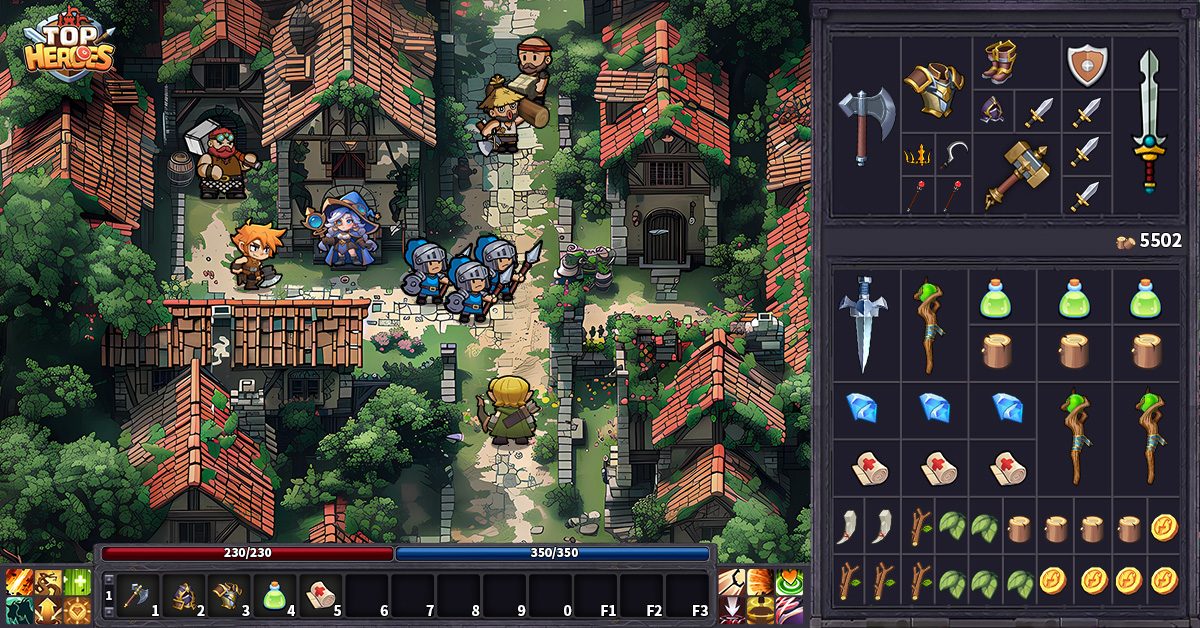This screenshot has width=1200, height=628.
Task: Use the bandage scroll in hotbar slot 5
Action: 320,596
